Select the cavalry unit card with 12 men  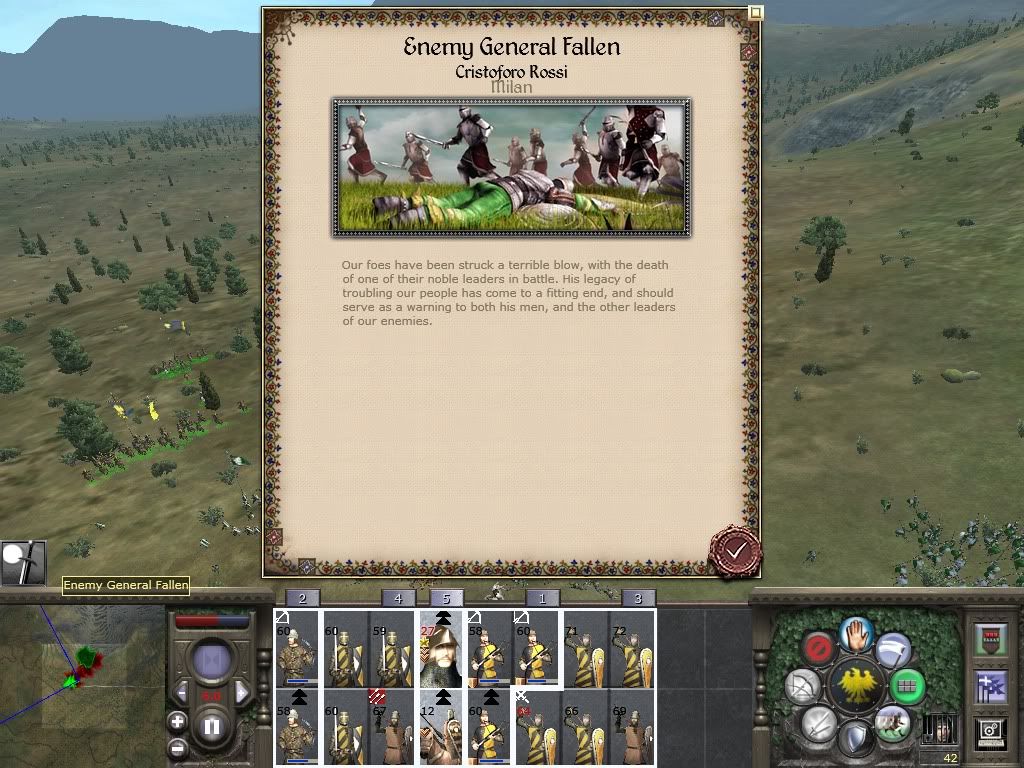pos(440,727)
